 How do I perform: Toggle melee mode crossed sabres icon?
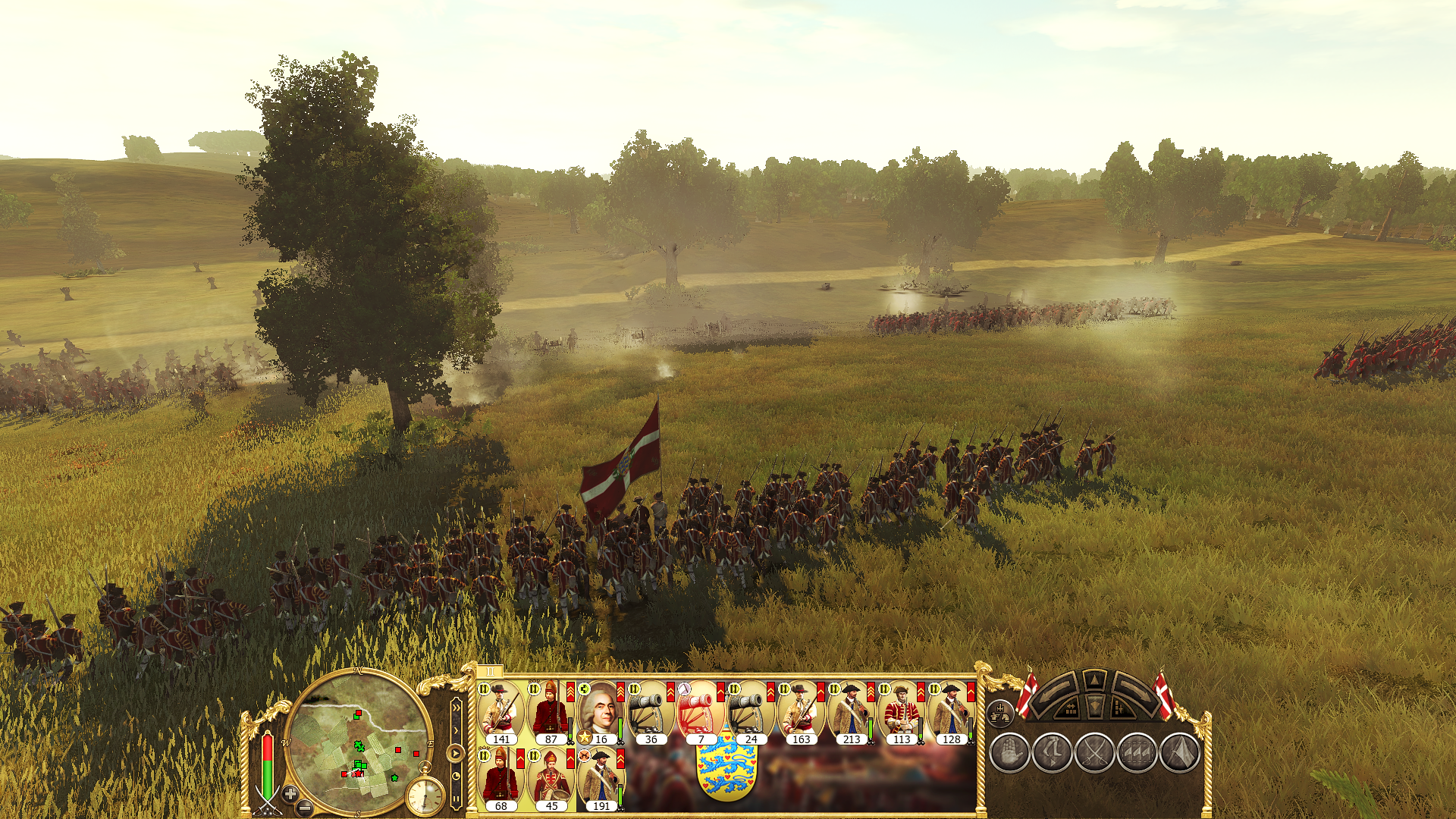(x=1094, y=753)
